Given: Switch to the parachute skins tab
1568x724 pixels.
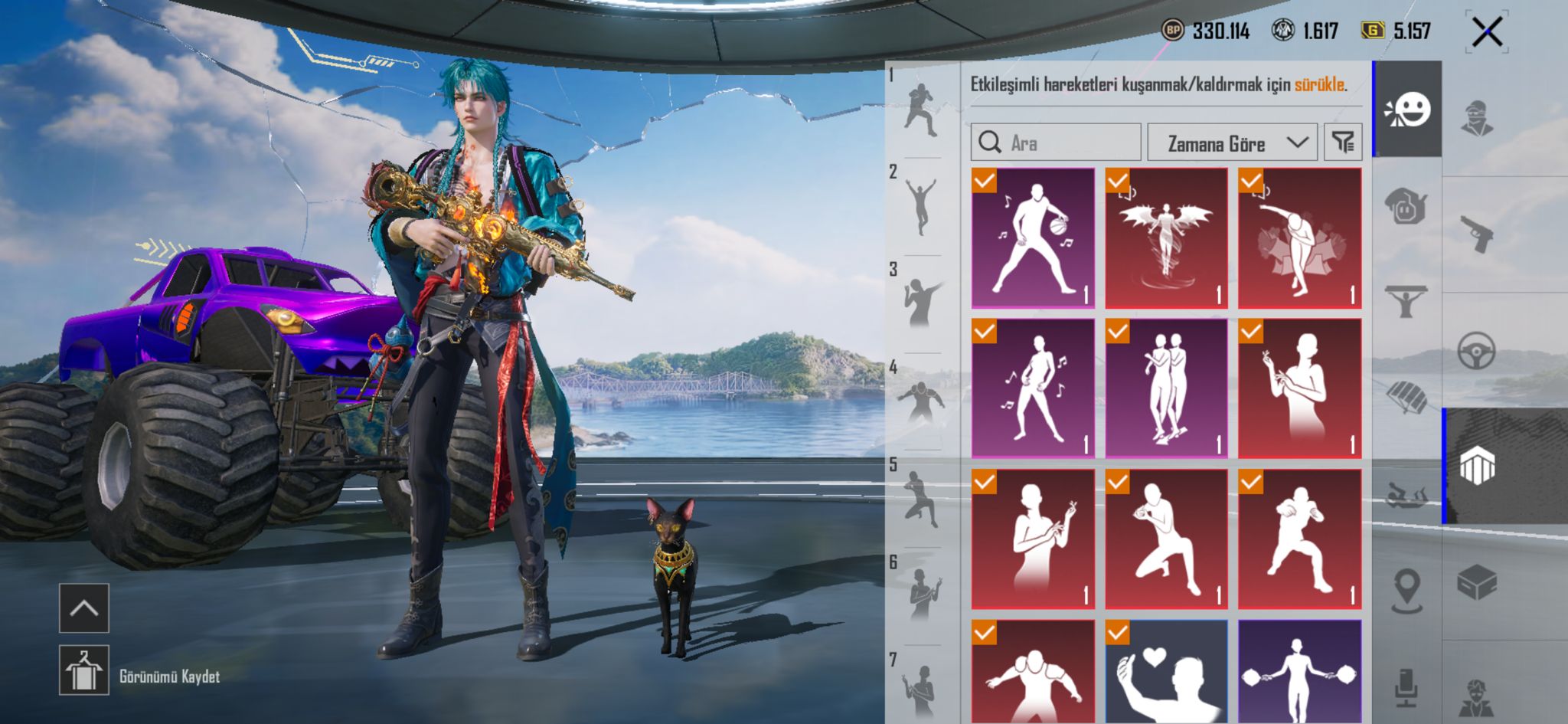Looking at the screenshot, I should click(1406, 397).
